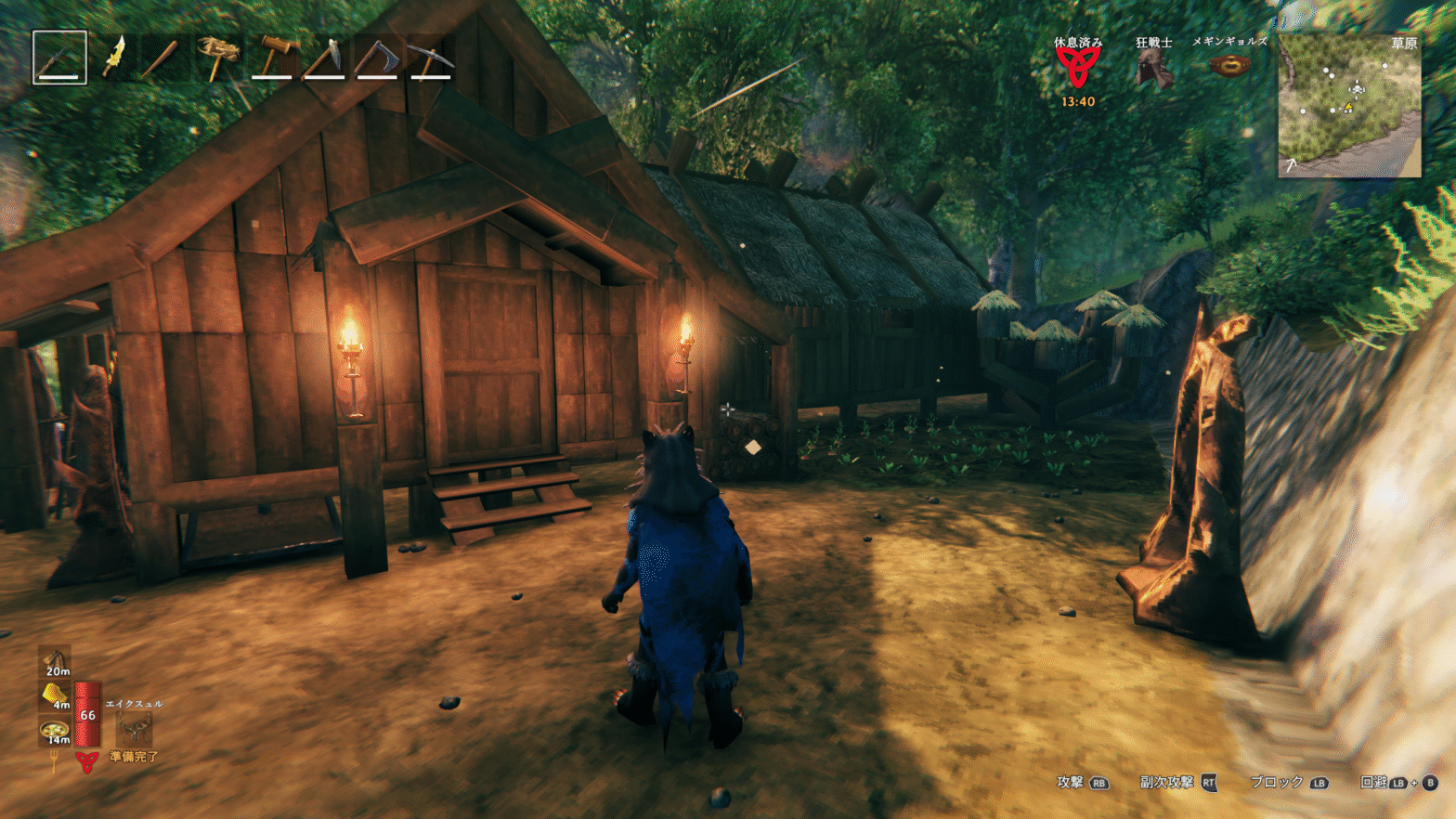This screenshot has height=819, width=1456.
Task: Equip the axe from the hotbar
Action: point(378,58)
